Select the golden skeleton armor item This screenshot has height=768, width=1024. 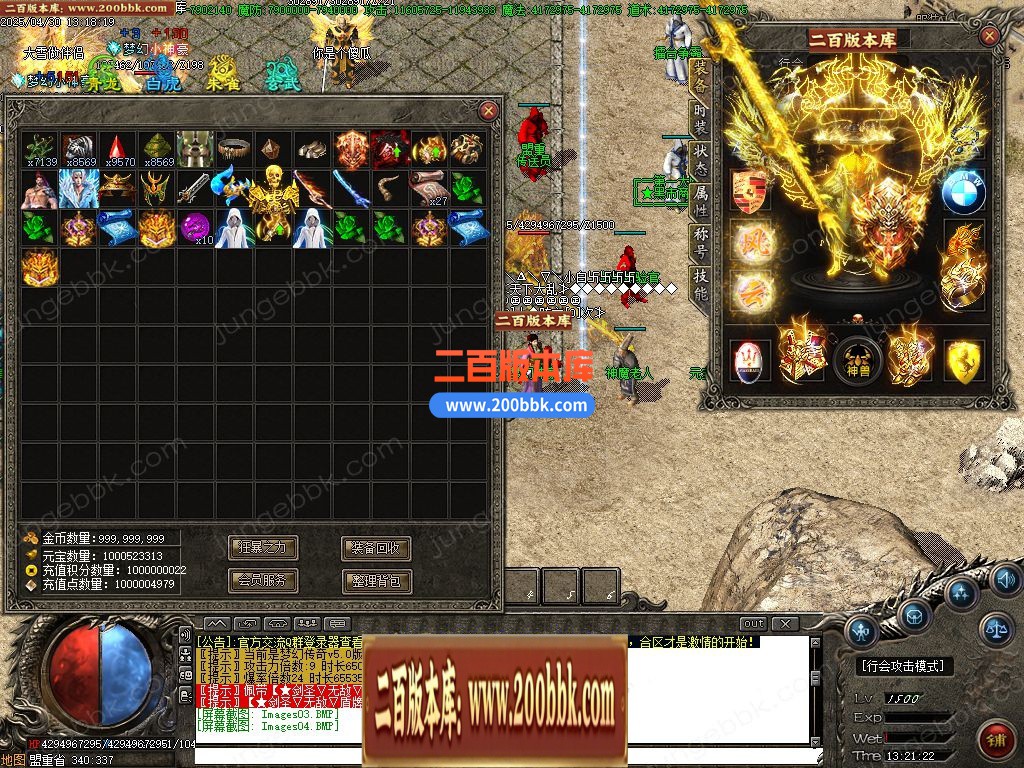(272, 190)
